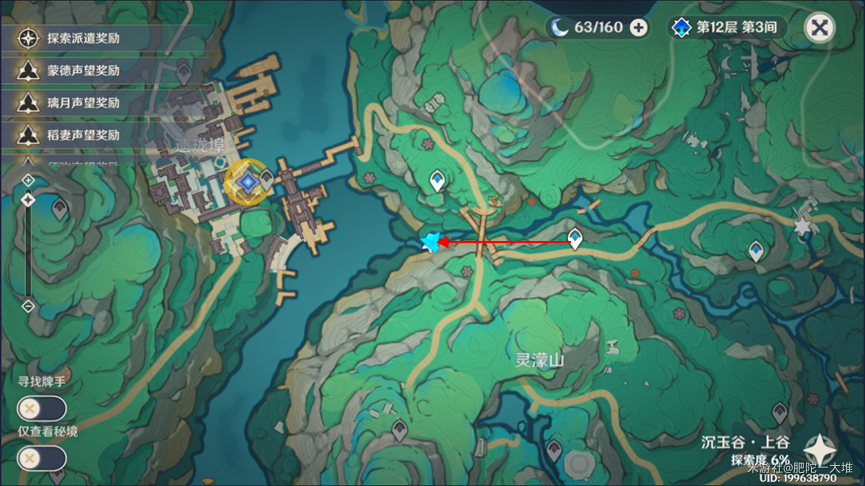Click the map zoom slider handle

click(28, 200)
